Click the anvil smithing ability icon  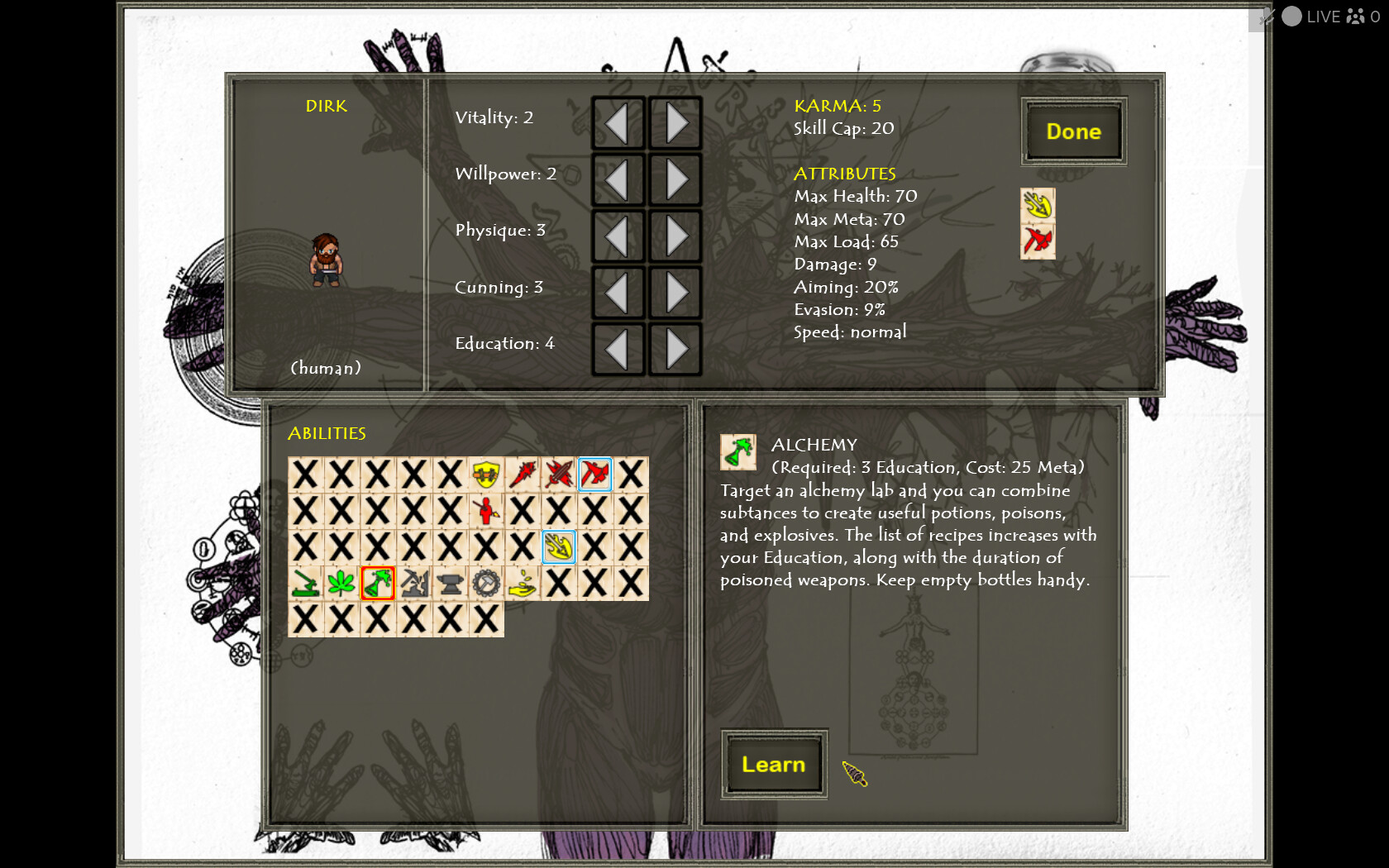[x=451, y=584]
